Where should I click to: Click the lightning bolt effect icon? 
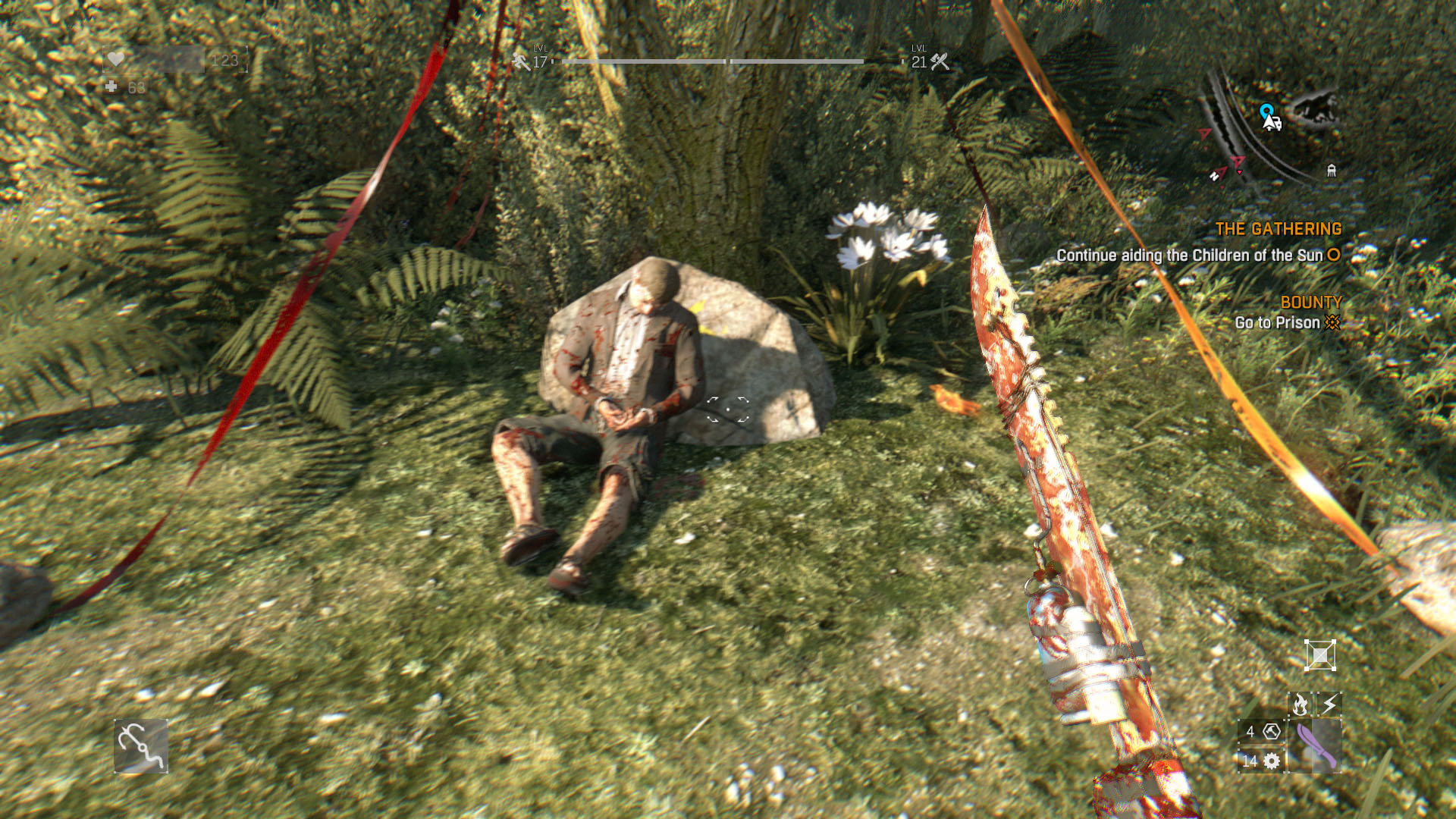click(1329, 704)
